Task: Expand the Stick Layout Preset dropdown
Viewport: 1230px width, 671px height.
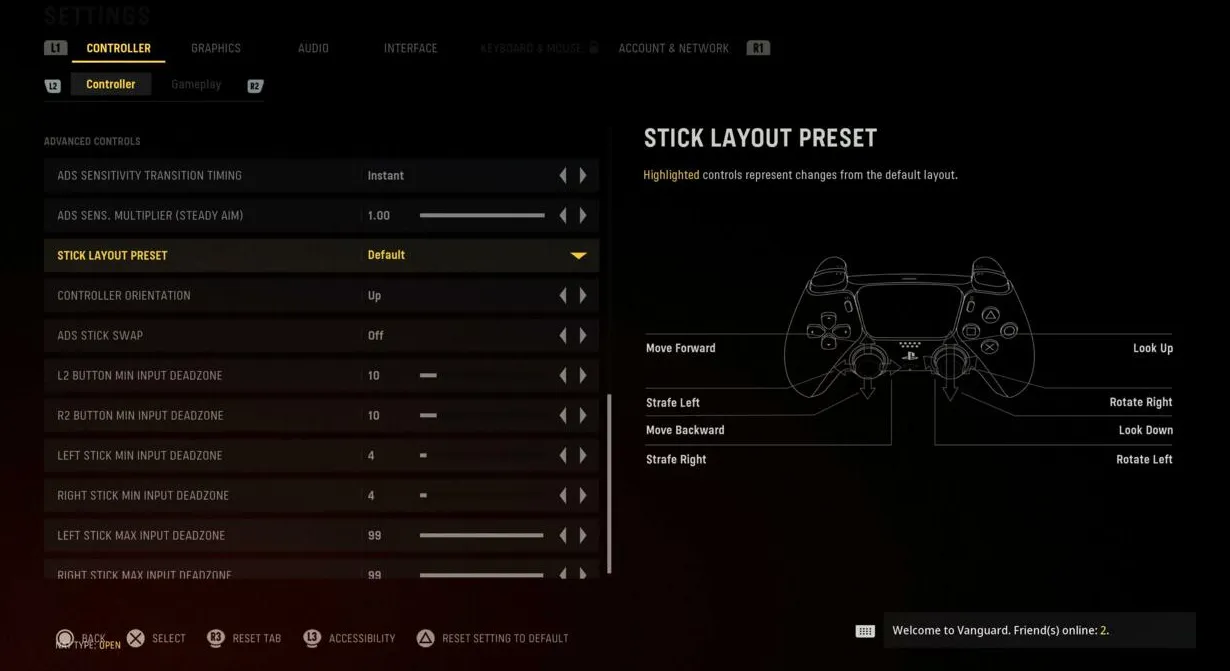Action: click(x=578, y=256)
